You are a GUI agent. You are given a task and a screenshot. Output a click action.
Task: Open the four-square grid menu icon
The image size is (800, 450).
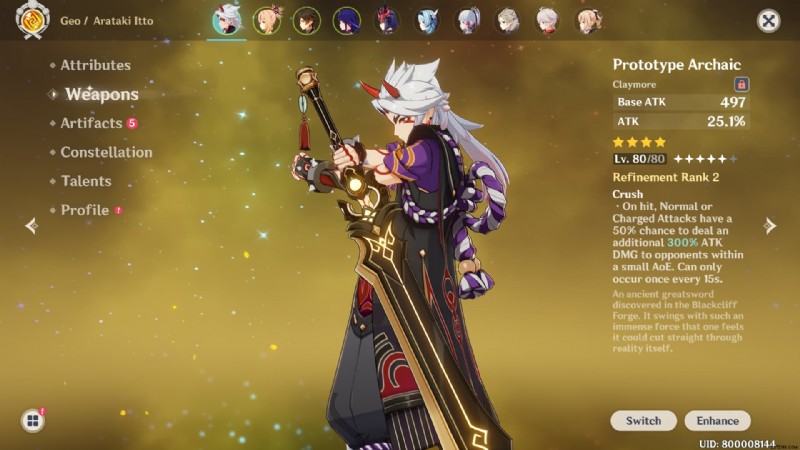click(x=33, y=421)
